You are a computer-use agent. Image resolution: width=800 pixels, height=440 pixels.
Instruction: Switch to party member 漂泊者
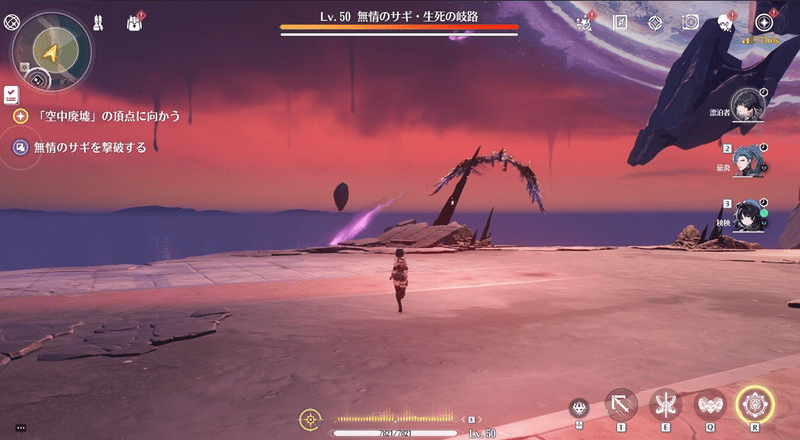[746, 104]
